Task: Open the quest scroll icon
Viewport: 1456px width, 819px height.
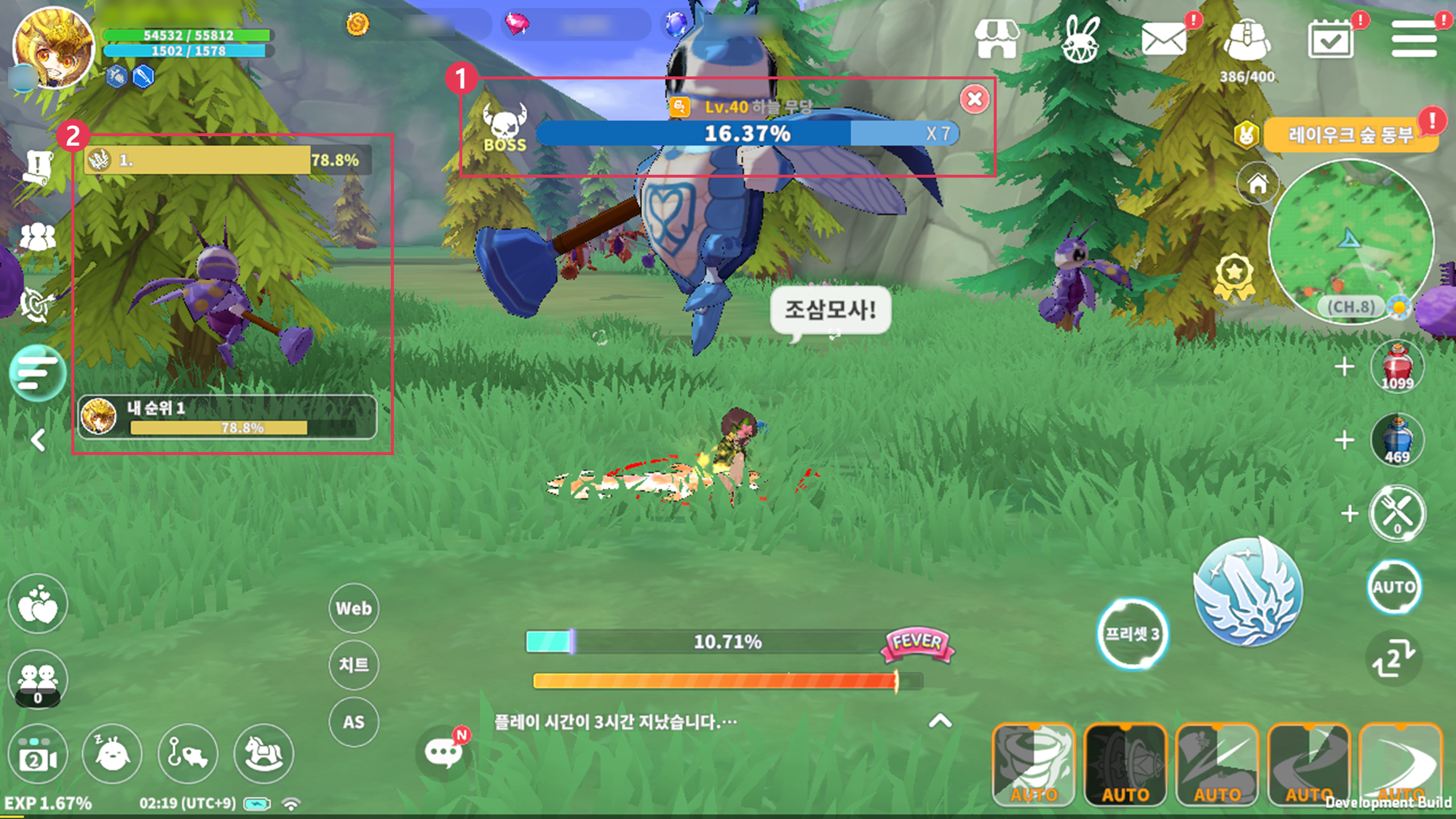Action: coord(38,167)
